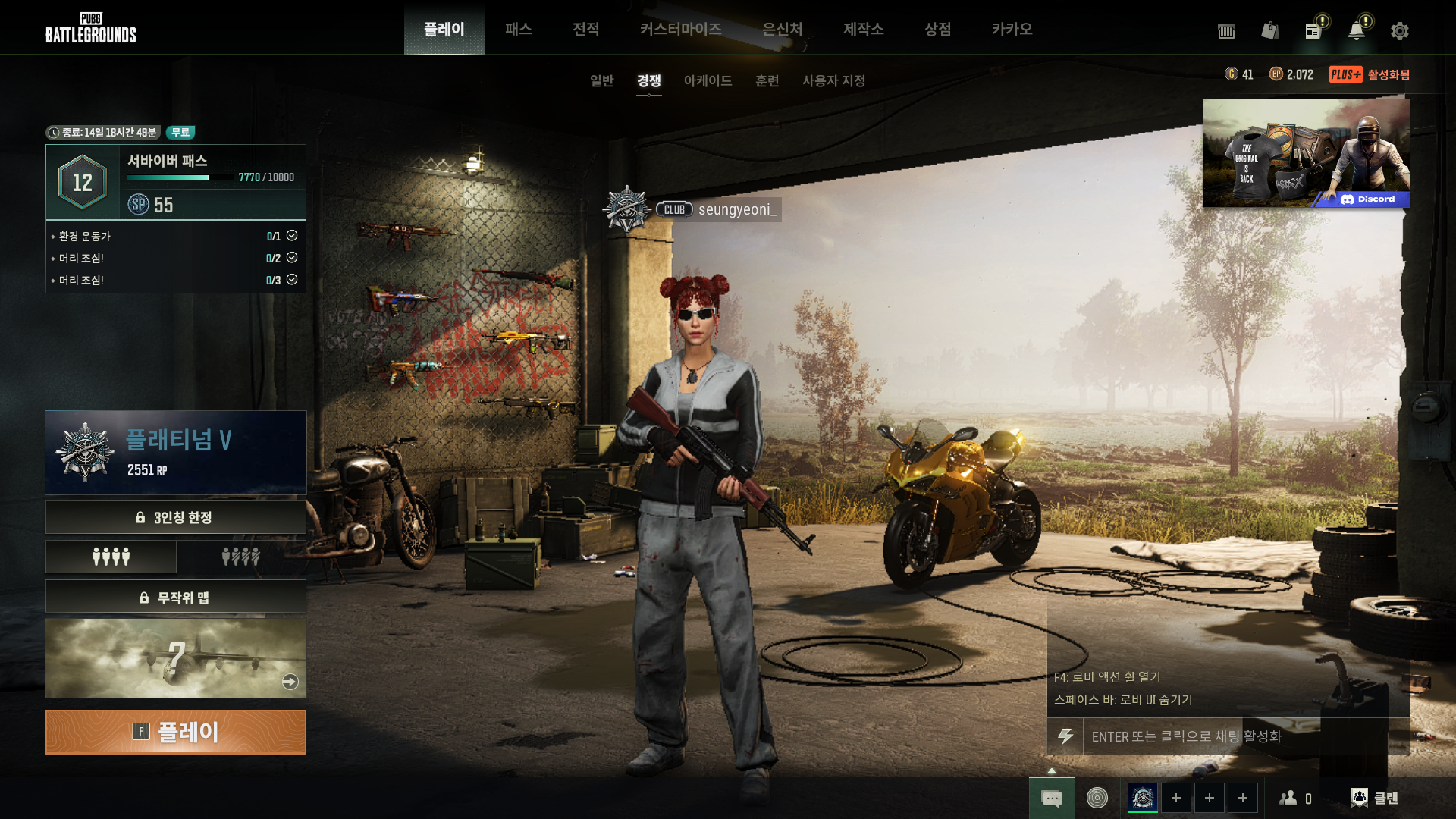This screenshot has height=819, width=1456.
Task: Select the 일반 normal match mode
Action: point(601,80)
